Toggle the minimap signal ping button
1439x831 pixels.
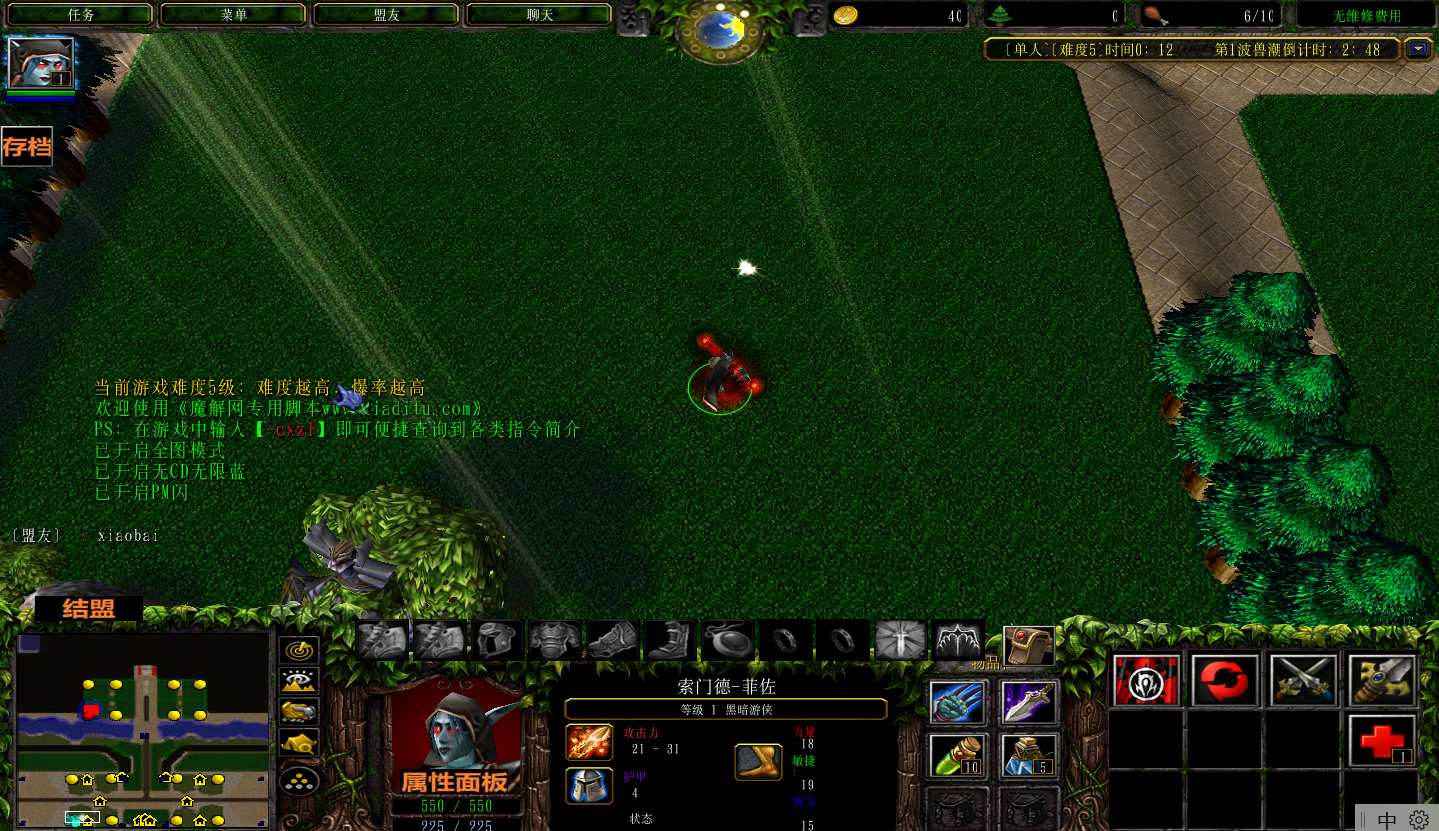pyautogui.click(x=299, y=649)
